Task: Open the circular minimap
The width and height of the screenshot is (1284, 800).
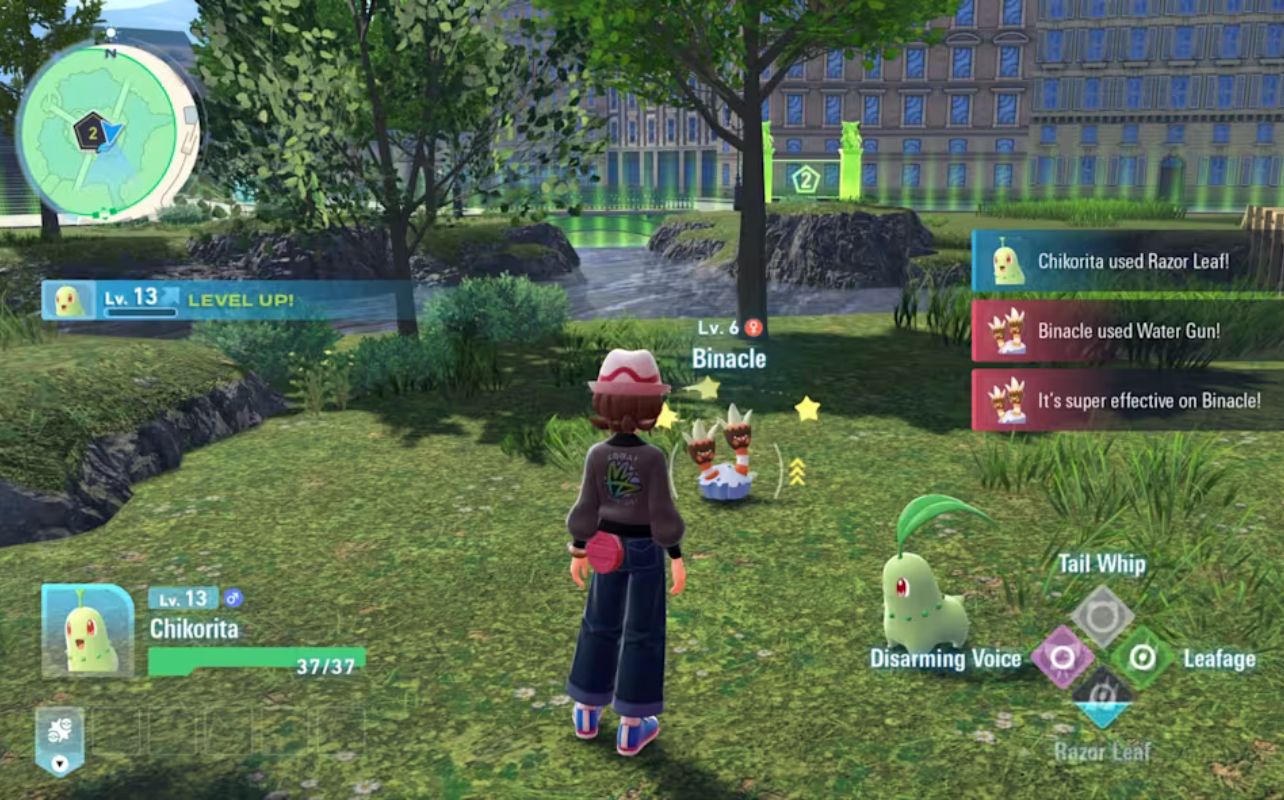Action: 108,130
